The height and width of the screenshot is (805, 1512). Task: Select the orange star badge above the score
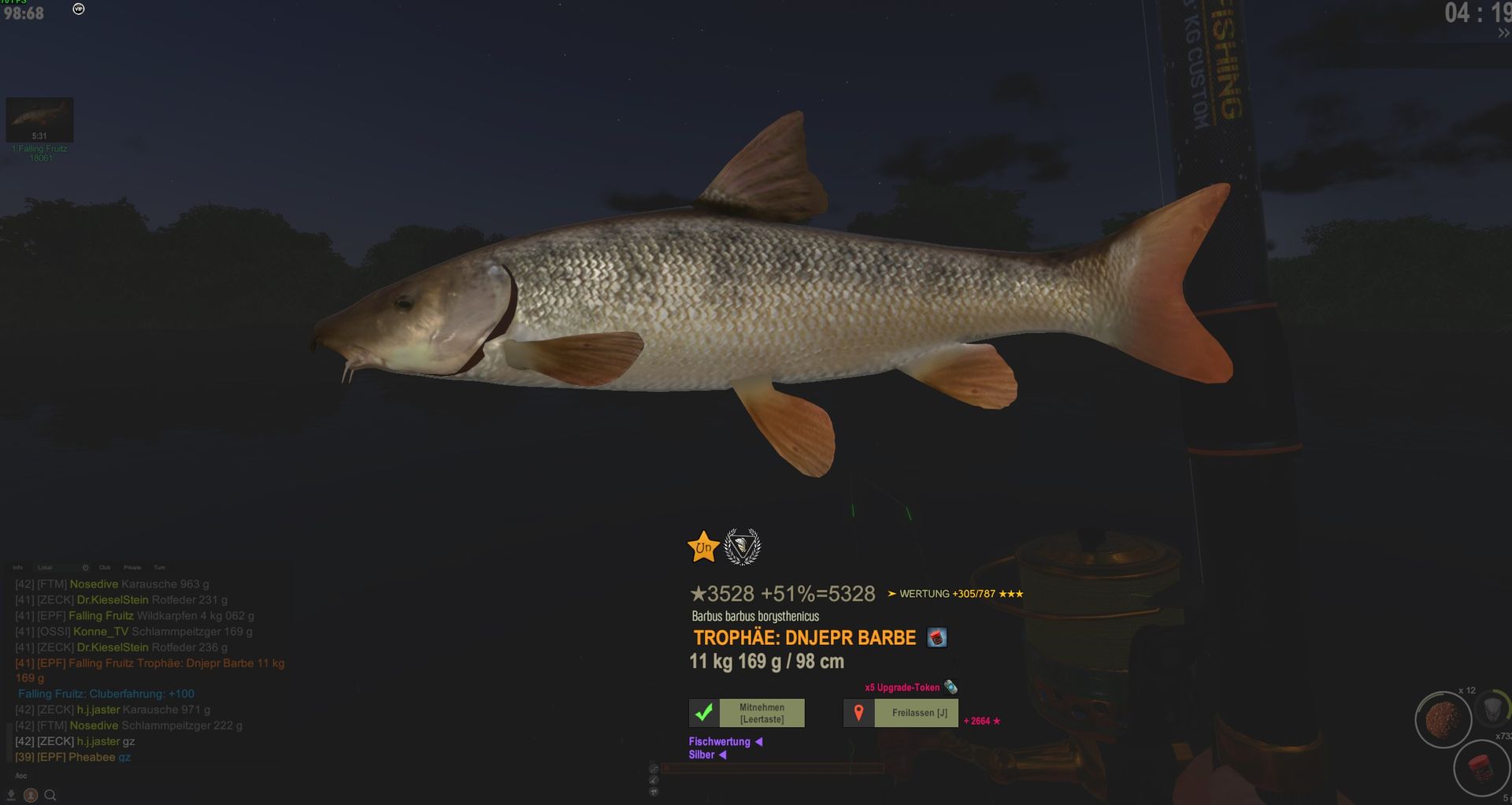point(702,547)
